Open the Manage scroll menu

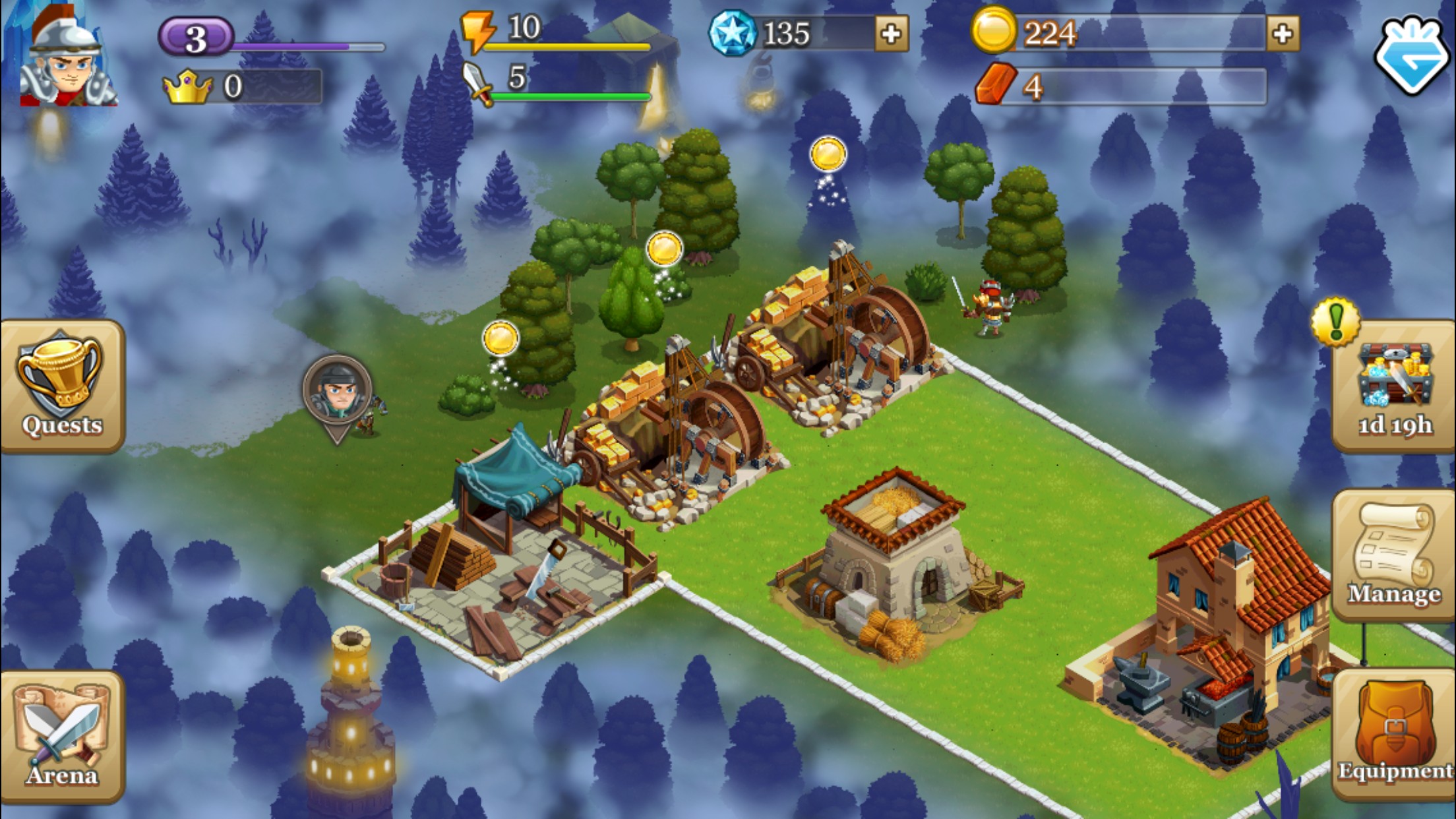[1393, 555]
